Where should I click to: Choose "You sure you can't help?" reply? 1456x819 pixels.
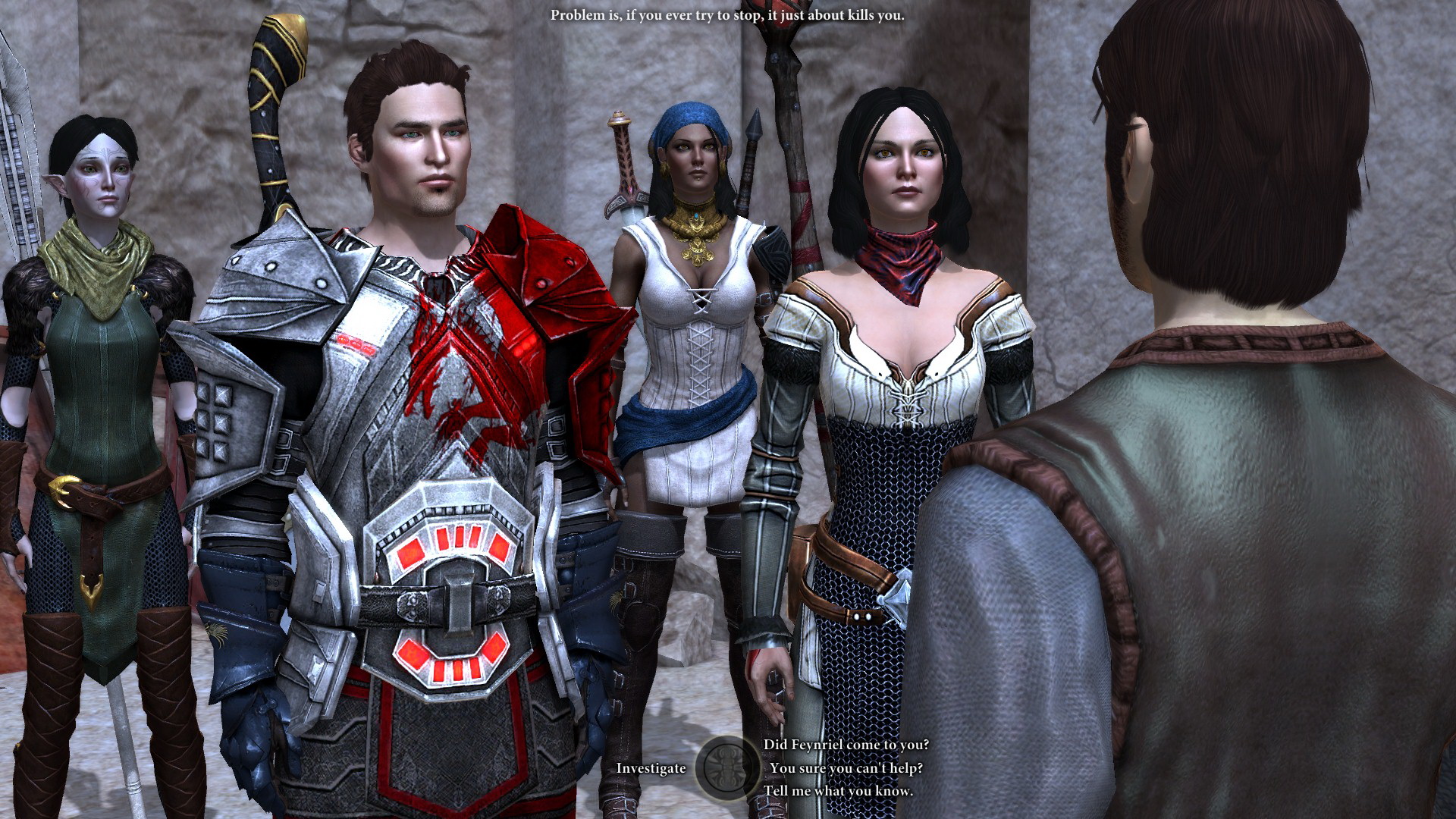846,768
